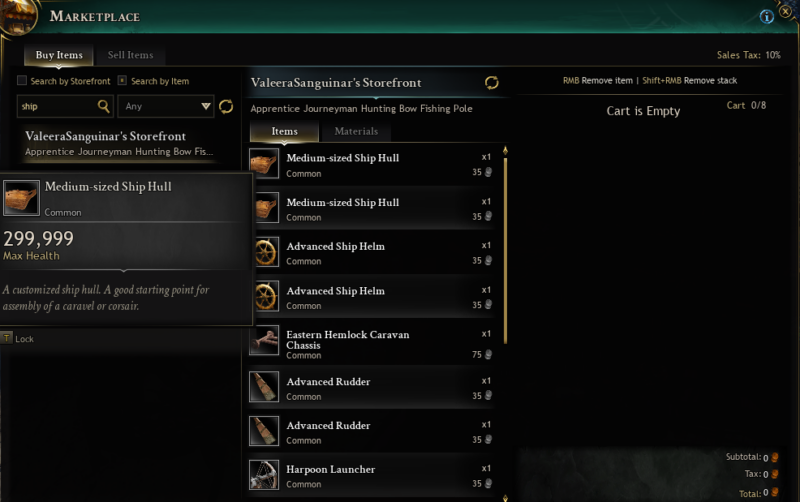Open the 'Any' filter dropdown
This screenshot has height=502, width=800.
[166, 106]
